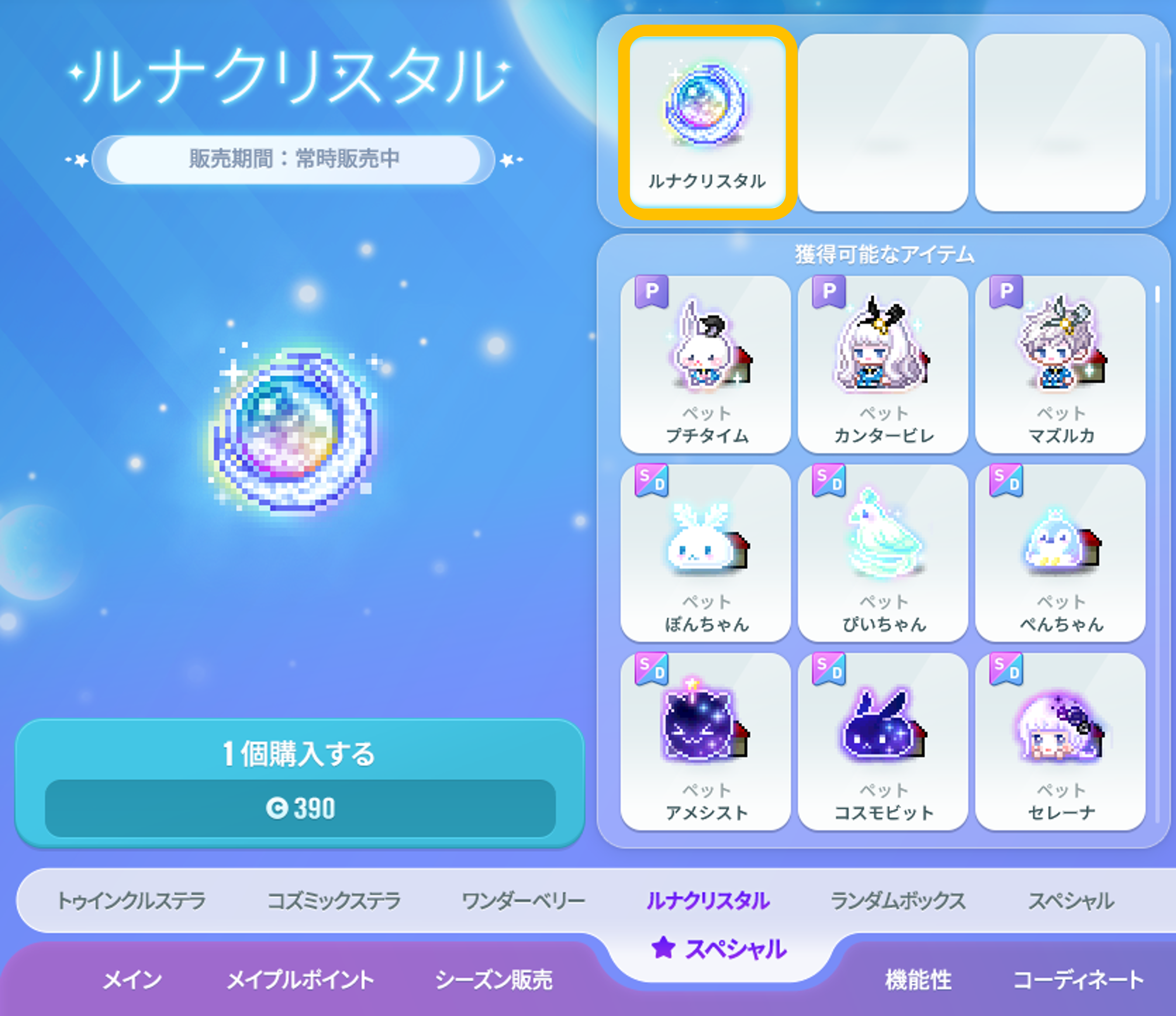
Task: Open the メイプルポイント category
Action: tap(300, 980)
